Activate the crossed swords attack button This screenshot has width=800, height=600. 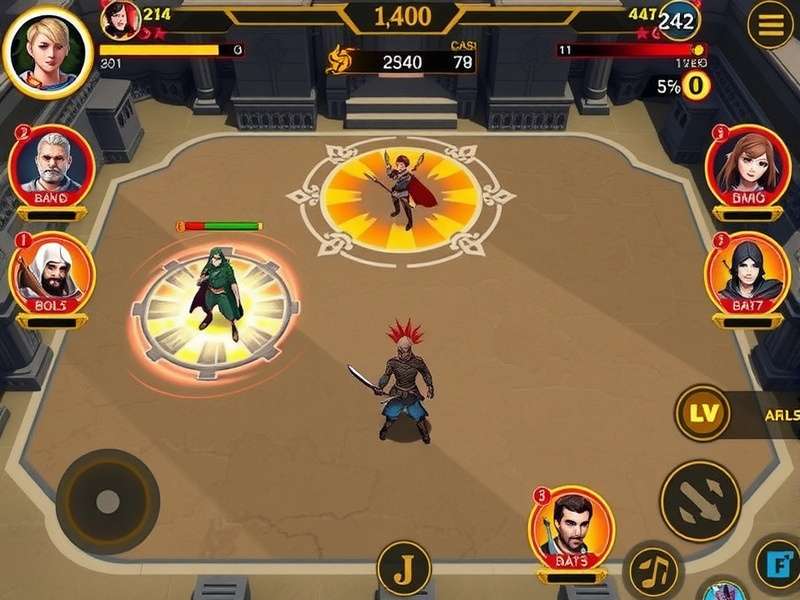click(x=700, y=500)
